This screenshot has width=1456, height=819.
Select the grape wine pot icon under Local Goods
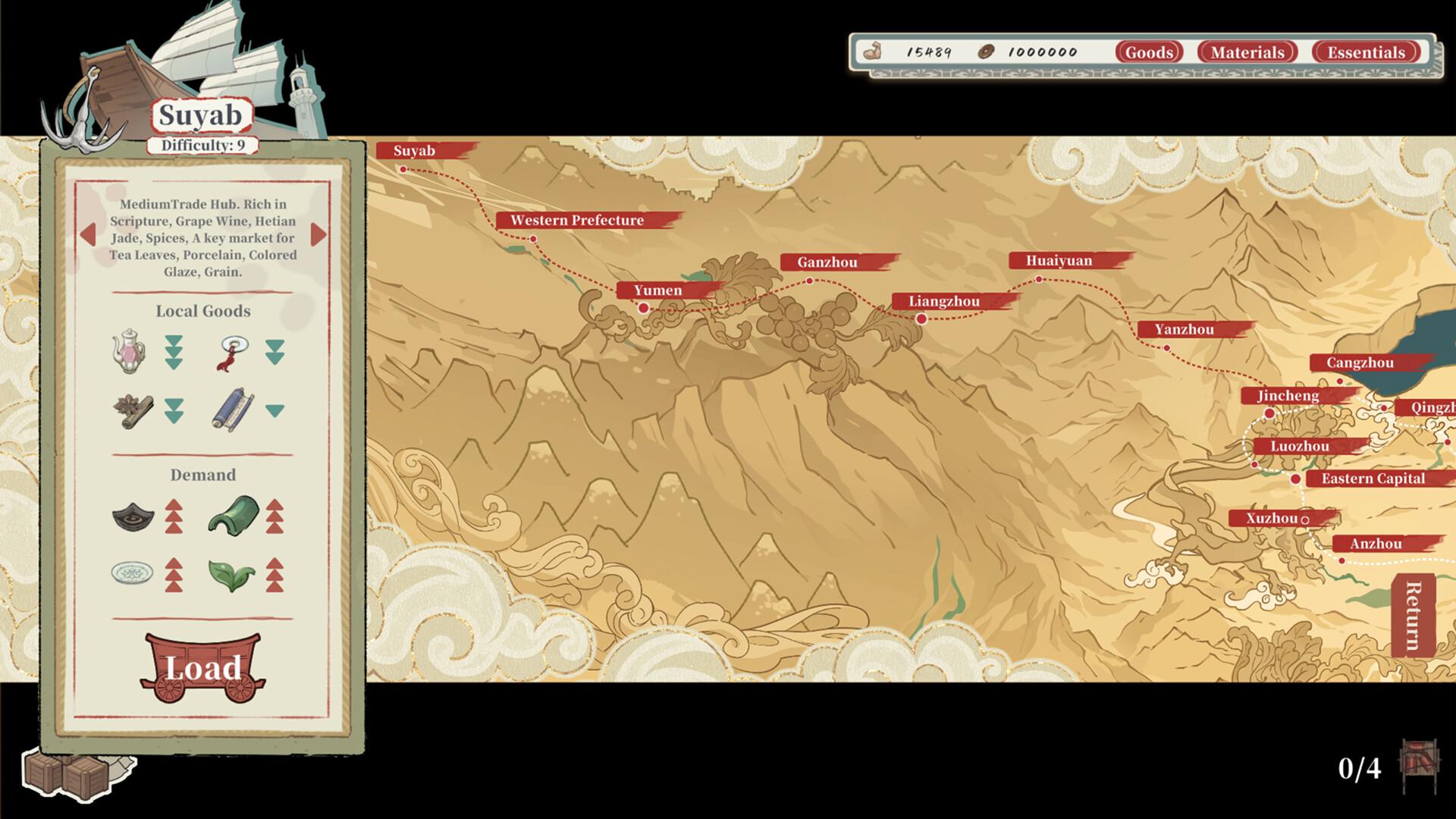[129, 352]
